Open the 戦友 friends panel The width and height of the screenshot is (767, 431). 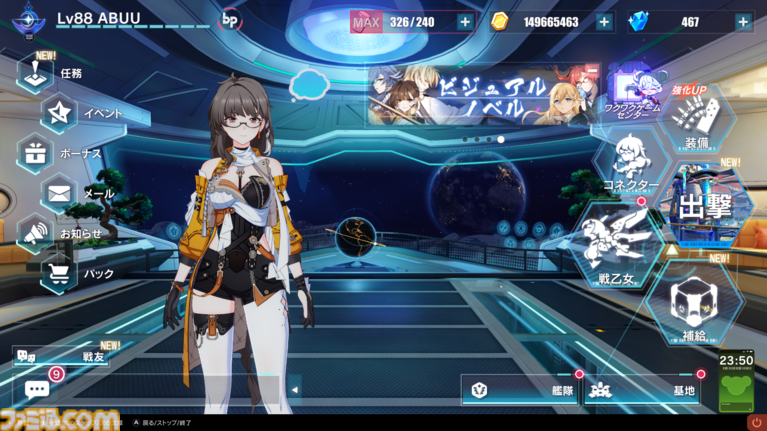point(70,355)
